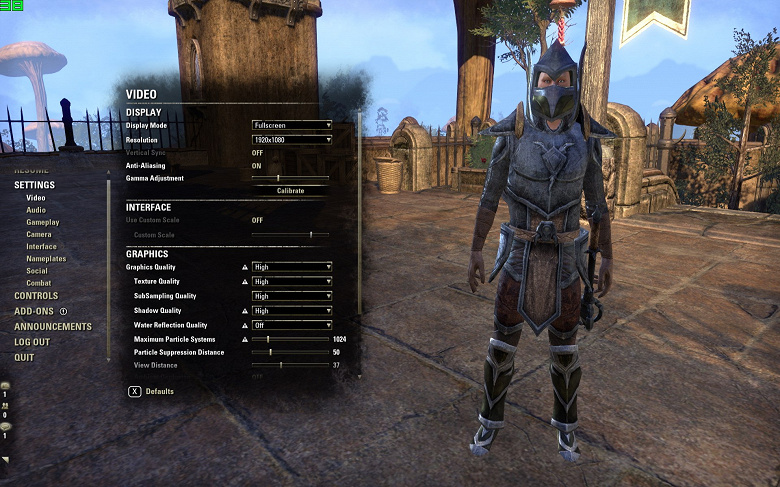This screenshot has height=487, width=780.
Task: Select the Camera settings entry
Action: click(39, 234)
